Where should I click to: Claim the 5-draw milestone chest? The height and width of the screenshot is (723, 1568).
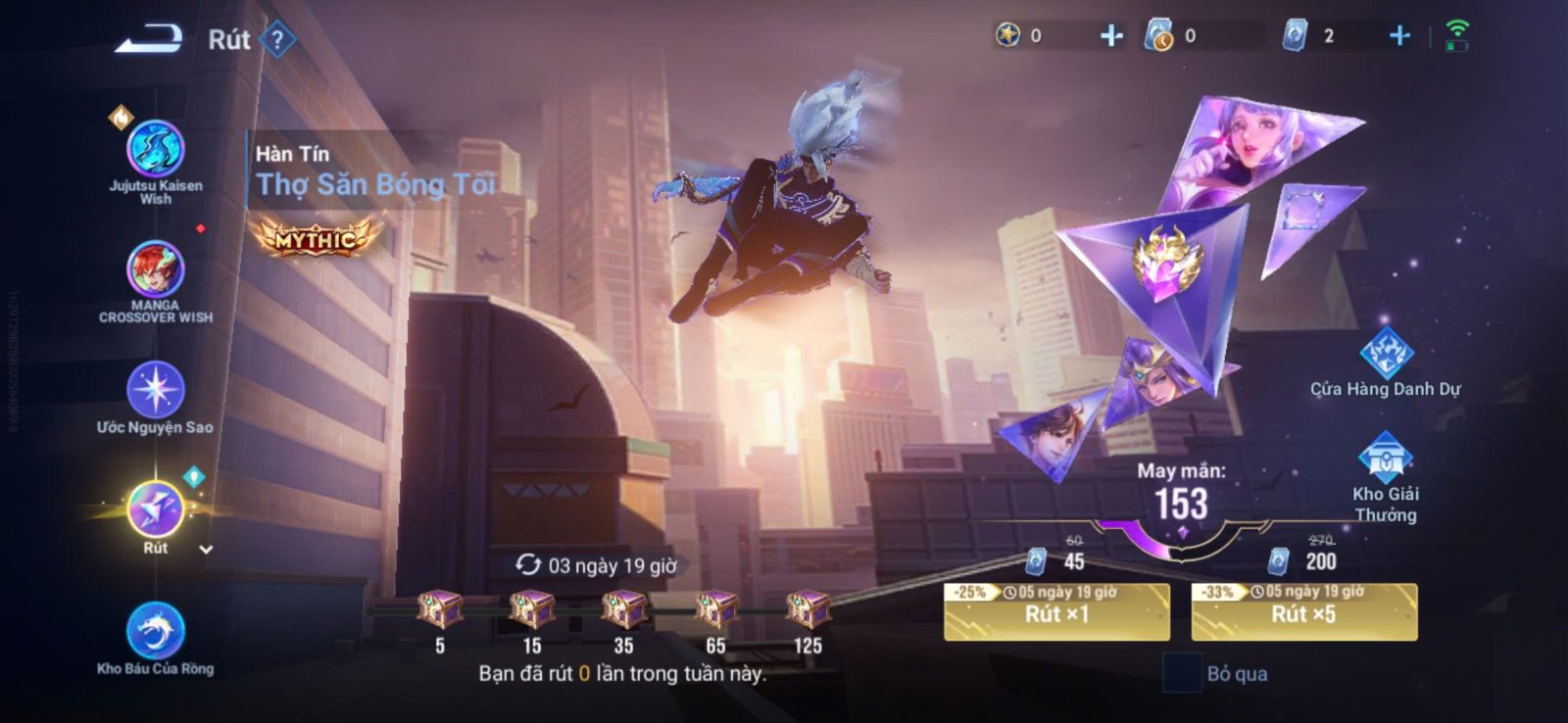click(440, 609)
